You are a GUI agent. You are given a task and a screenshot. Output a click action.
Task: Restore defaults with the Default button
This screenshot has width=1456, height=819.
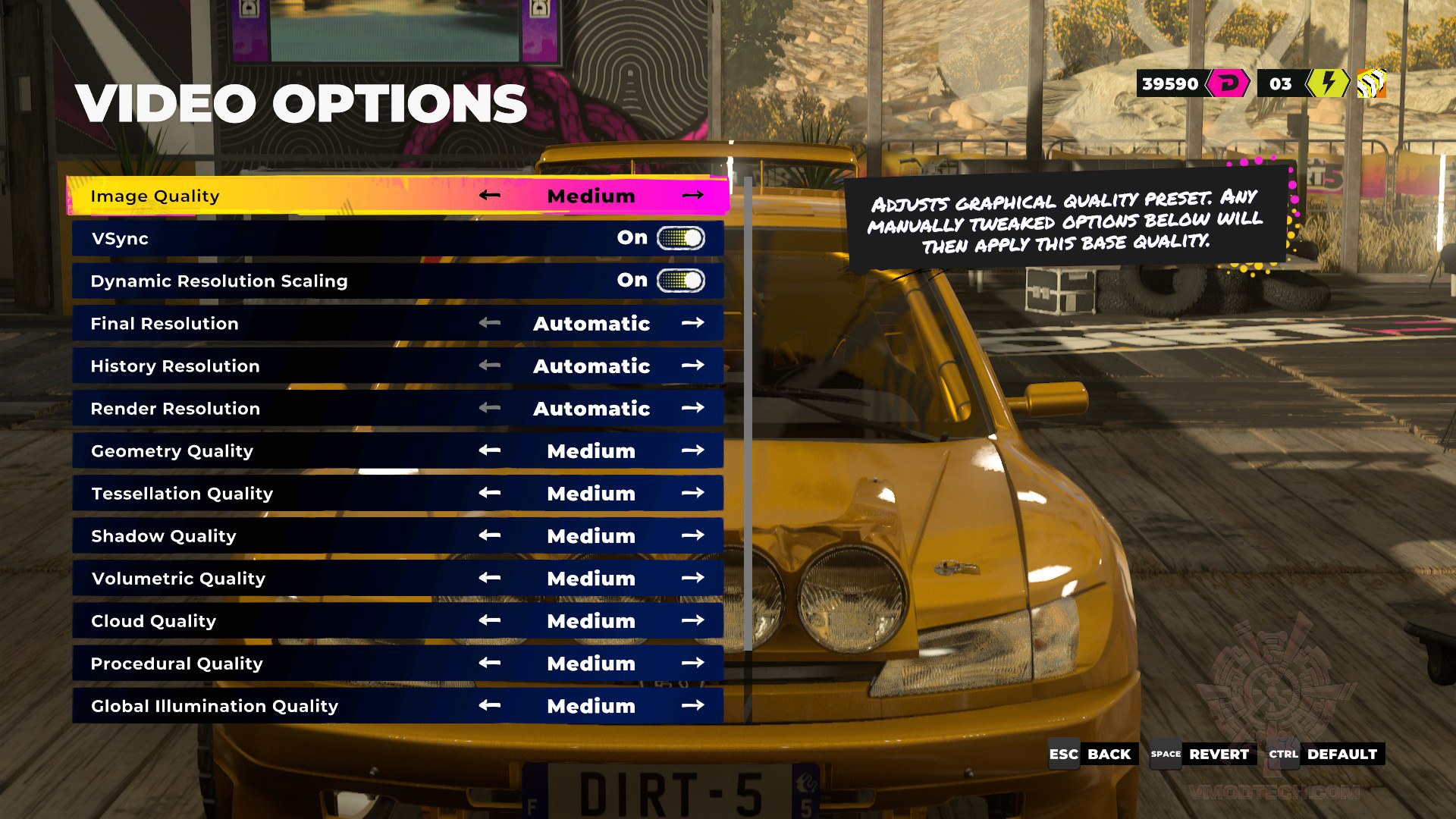pos(1326,754)
